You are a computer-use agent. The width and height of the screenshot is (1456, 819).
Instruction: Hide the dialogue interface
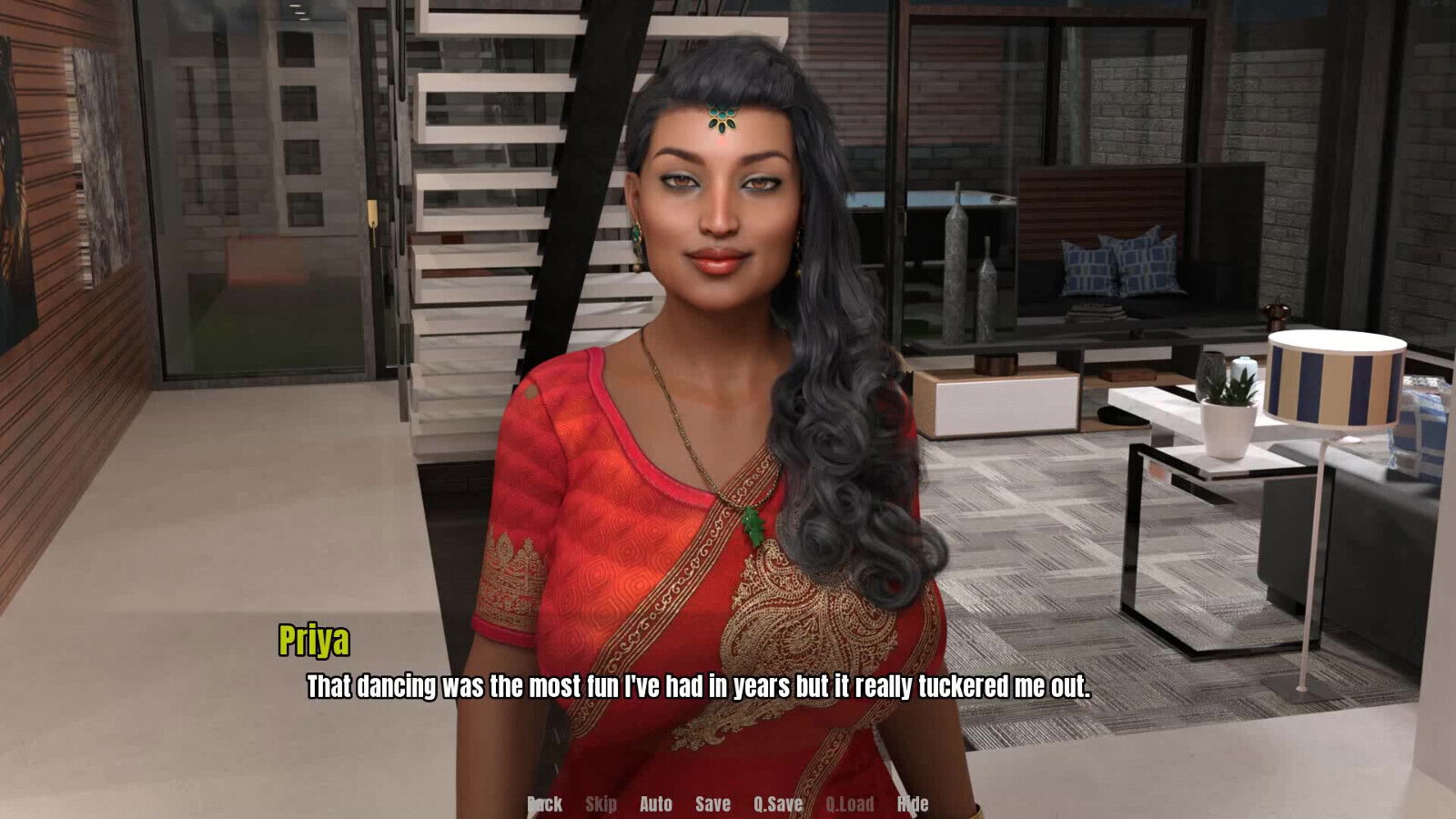point(913,804)
